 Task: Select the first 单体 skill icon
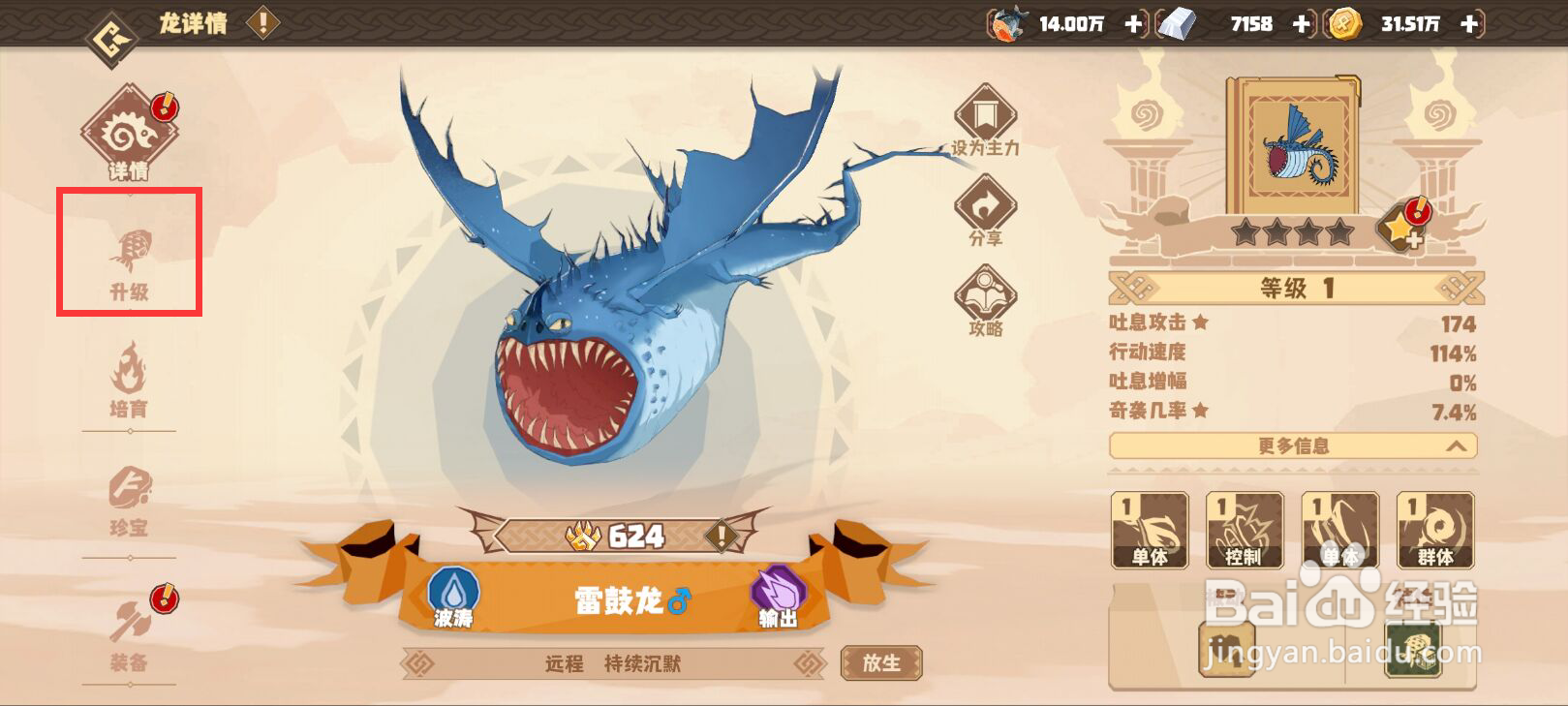pos(1149,530)
